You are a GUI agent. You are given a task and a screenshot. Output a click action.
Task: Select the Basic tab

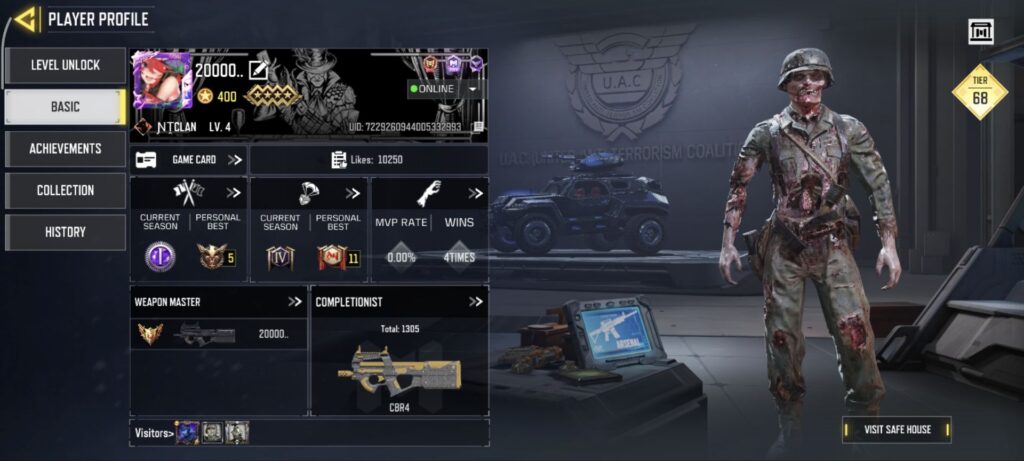(x=65, y=107)
